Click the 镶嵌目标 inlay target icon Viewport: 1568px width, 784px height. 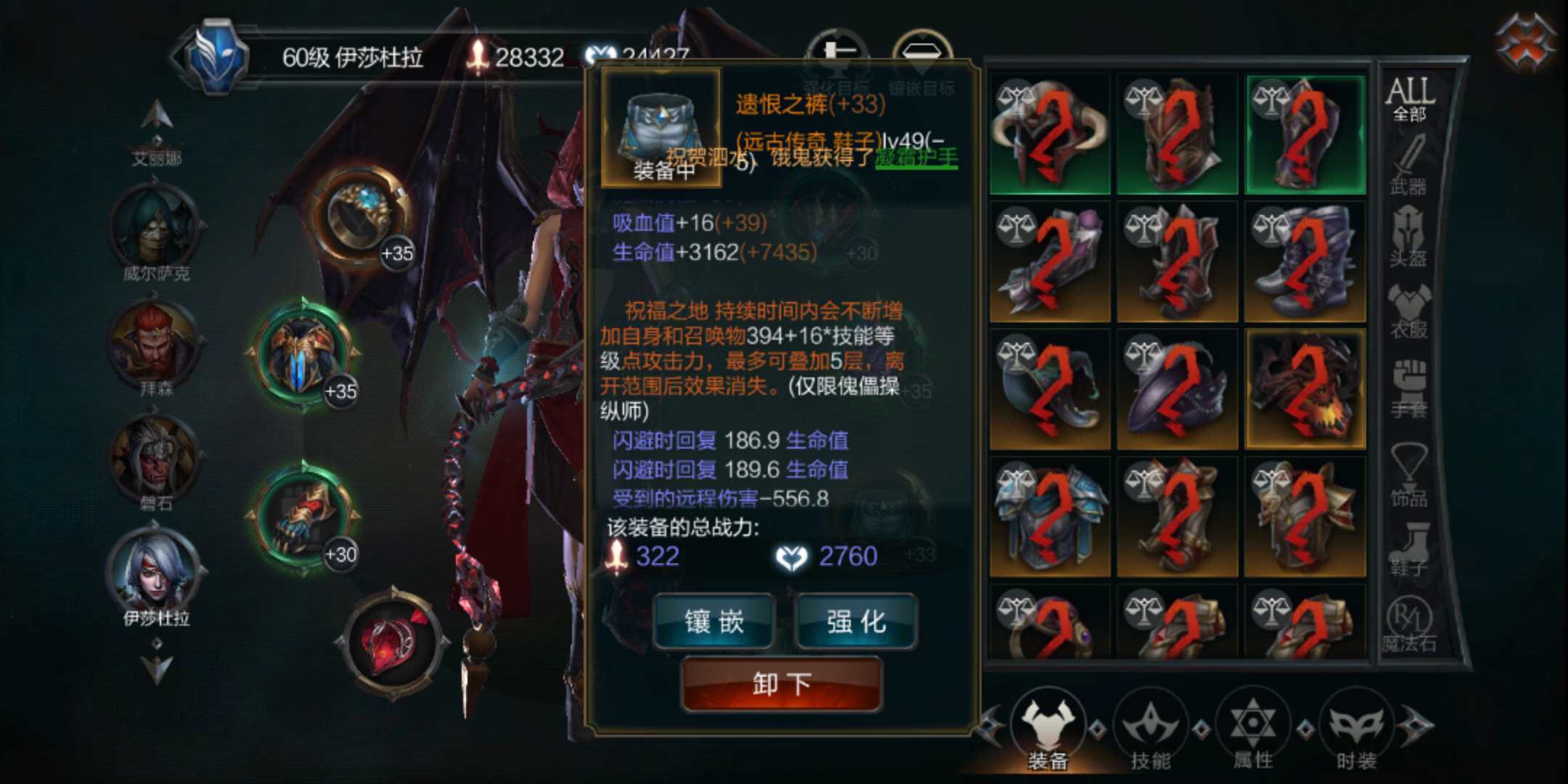(923, 51)
